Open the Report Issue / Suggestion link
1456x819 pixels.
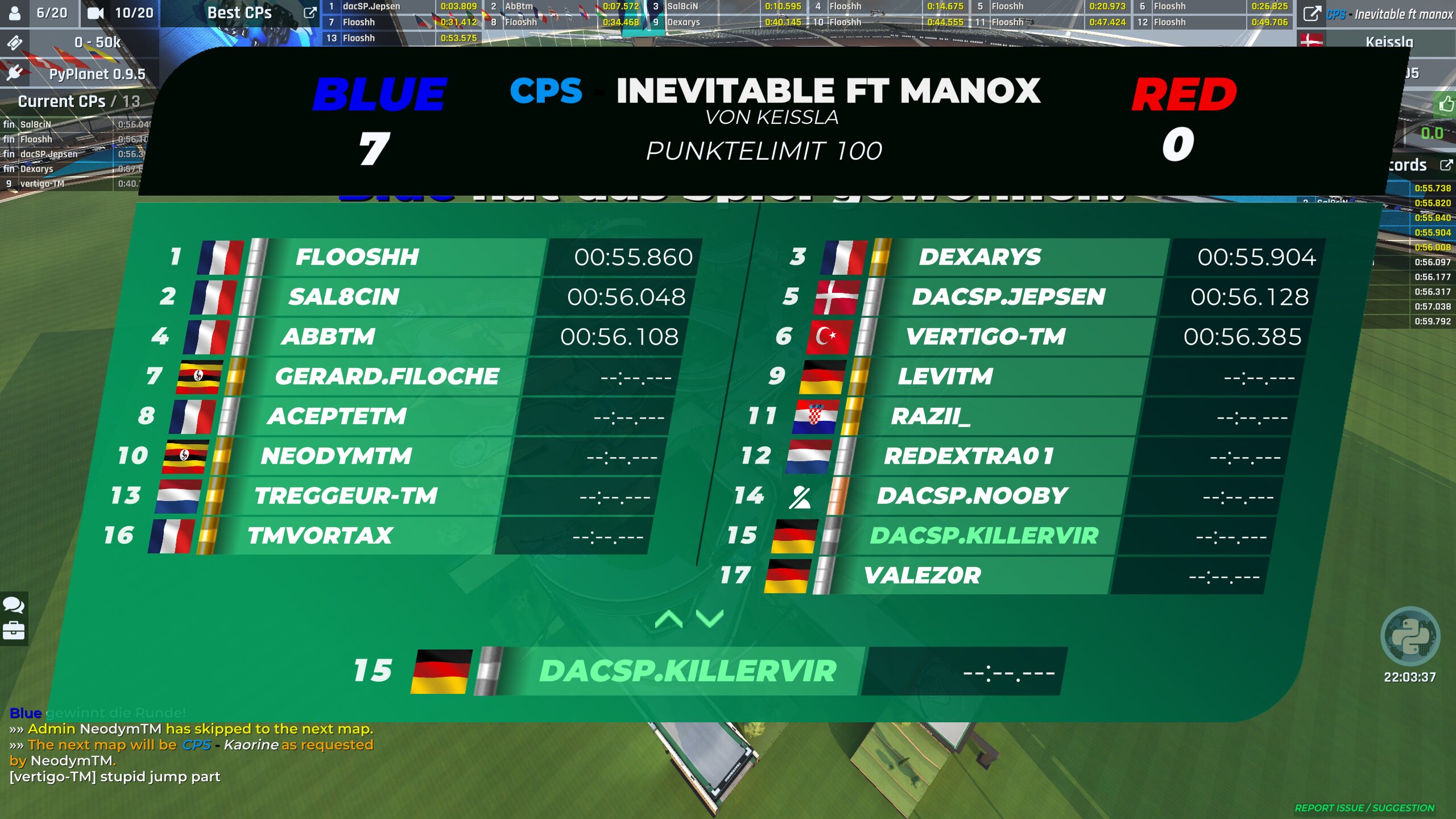pos(1364,808)
